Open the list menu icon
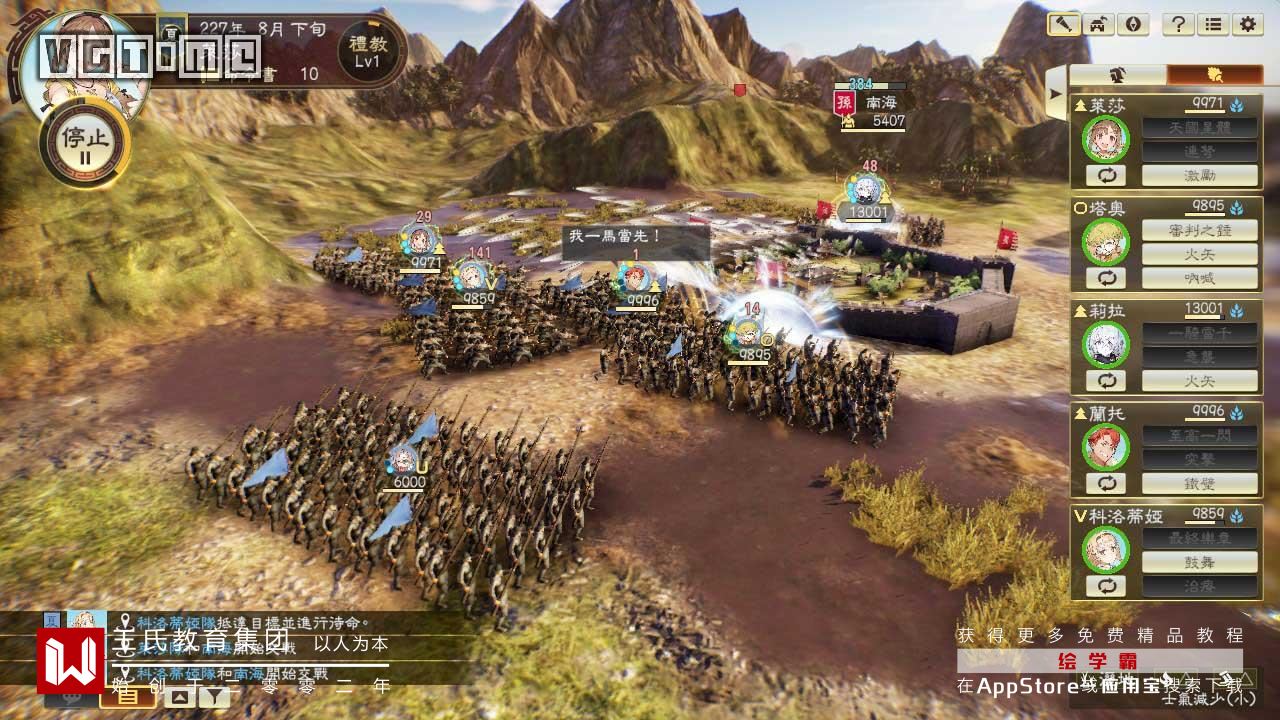Viewport: 1280px width, 720px height. (1213, 24)
